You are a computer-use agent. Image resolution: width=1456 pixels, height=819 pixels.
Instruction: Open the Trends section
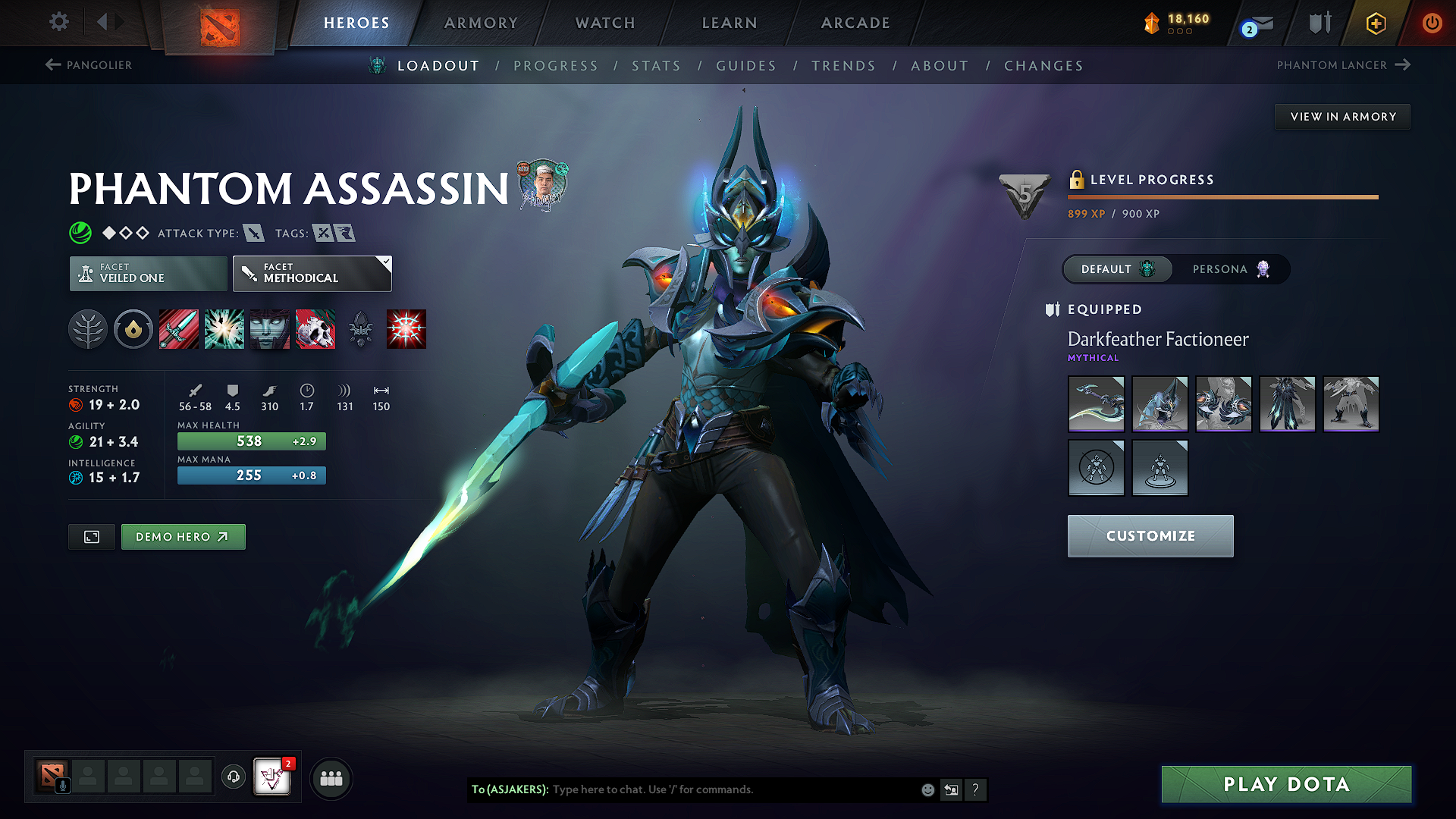coord(843,66)
